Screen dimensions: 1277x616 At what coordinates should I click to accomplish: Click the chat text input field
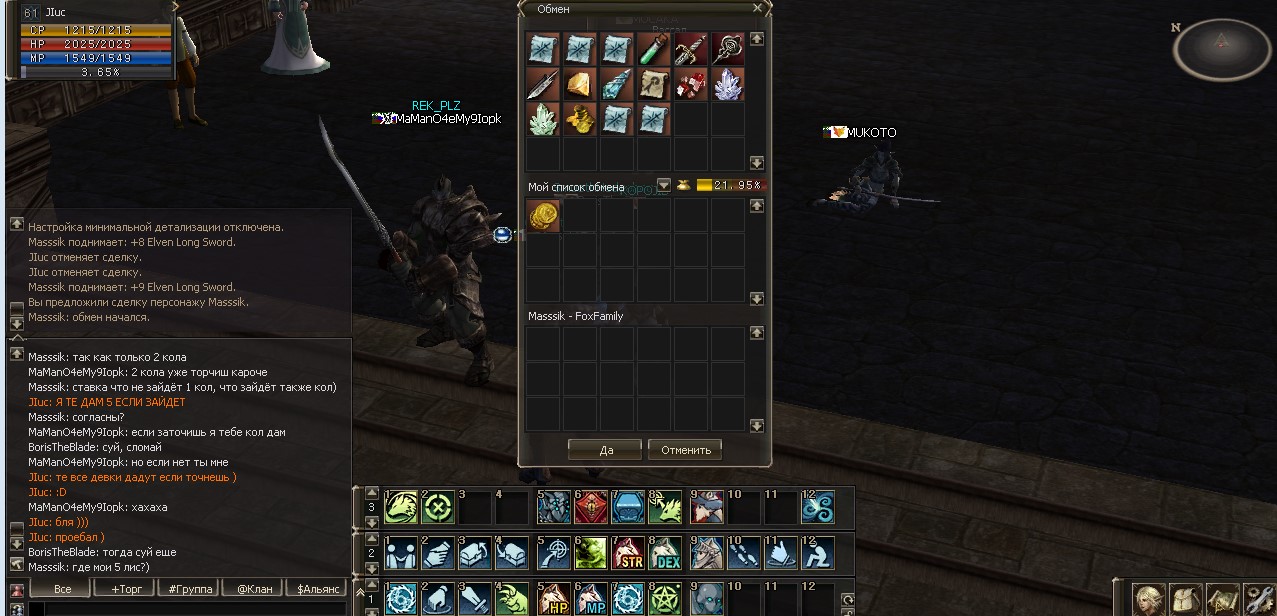click(x=185, y=609)
